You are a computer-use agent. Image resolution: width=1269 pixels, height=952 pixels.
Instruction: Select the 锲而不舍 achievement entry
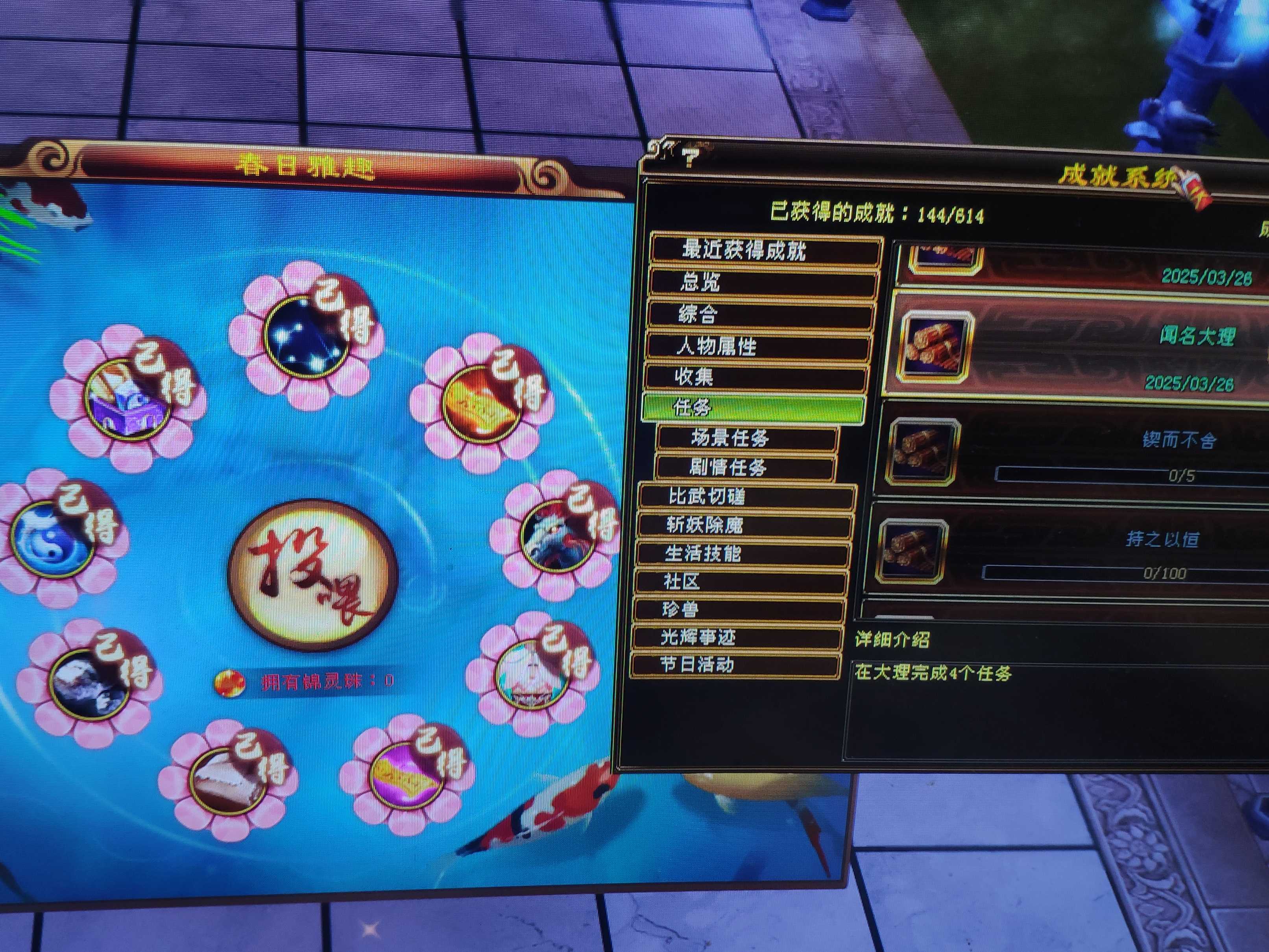1073,451
